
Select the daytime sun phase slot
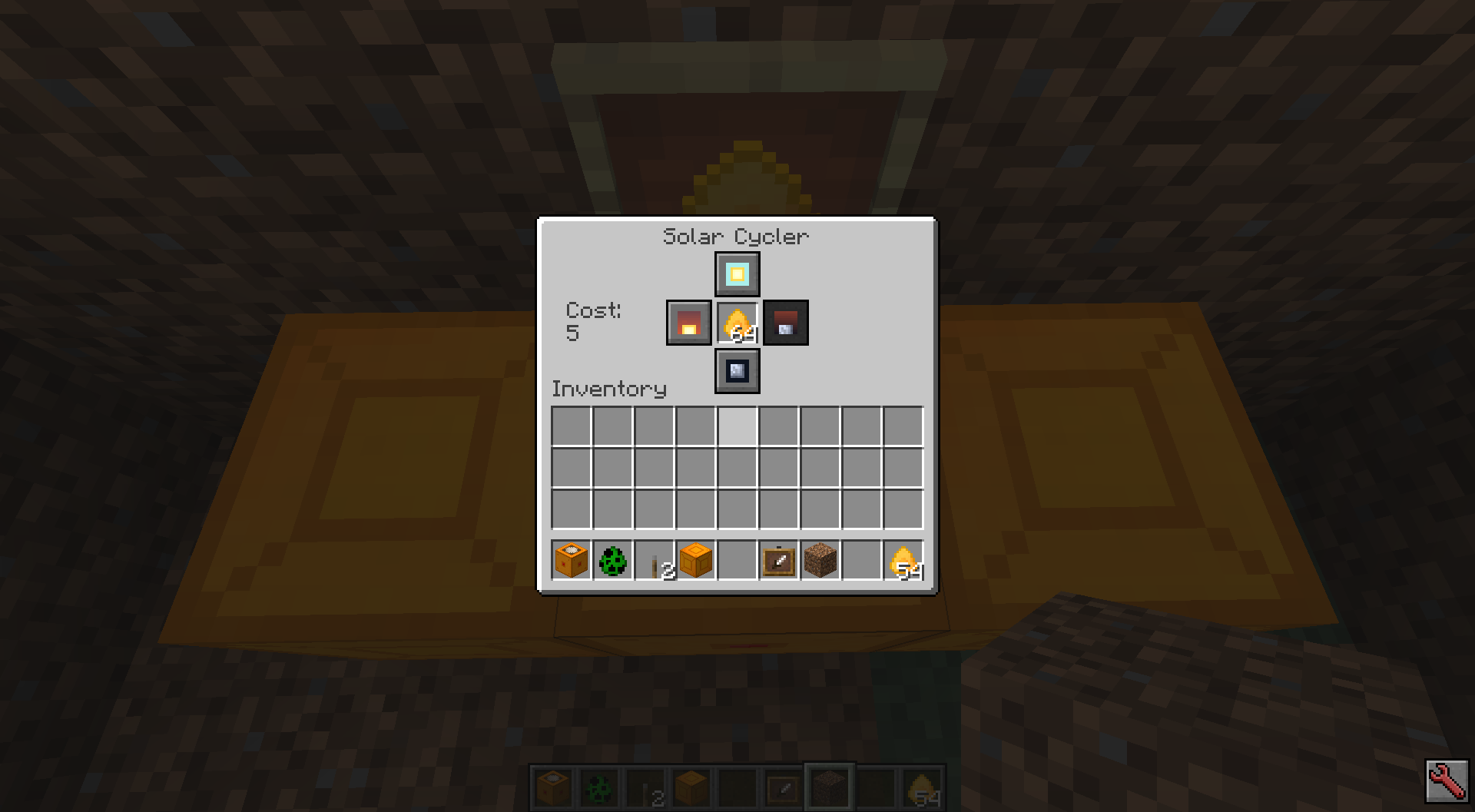click(x=736, y=274)
